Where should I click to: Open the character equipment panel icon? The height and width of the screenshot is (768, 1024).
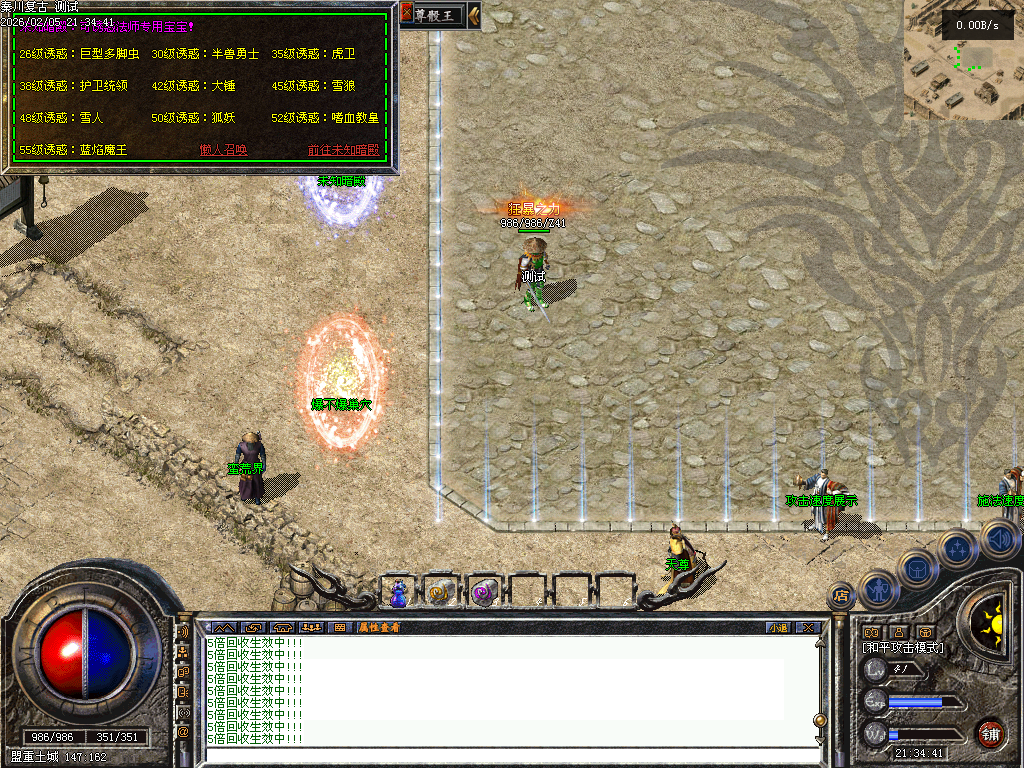tap(877, 588)
